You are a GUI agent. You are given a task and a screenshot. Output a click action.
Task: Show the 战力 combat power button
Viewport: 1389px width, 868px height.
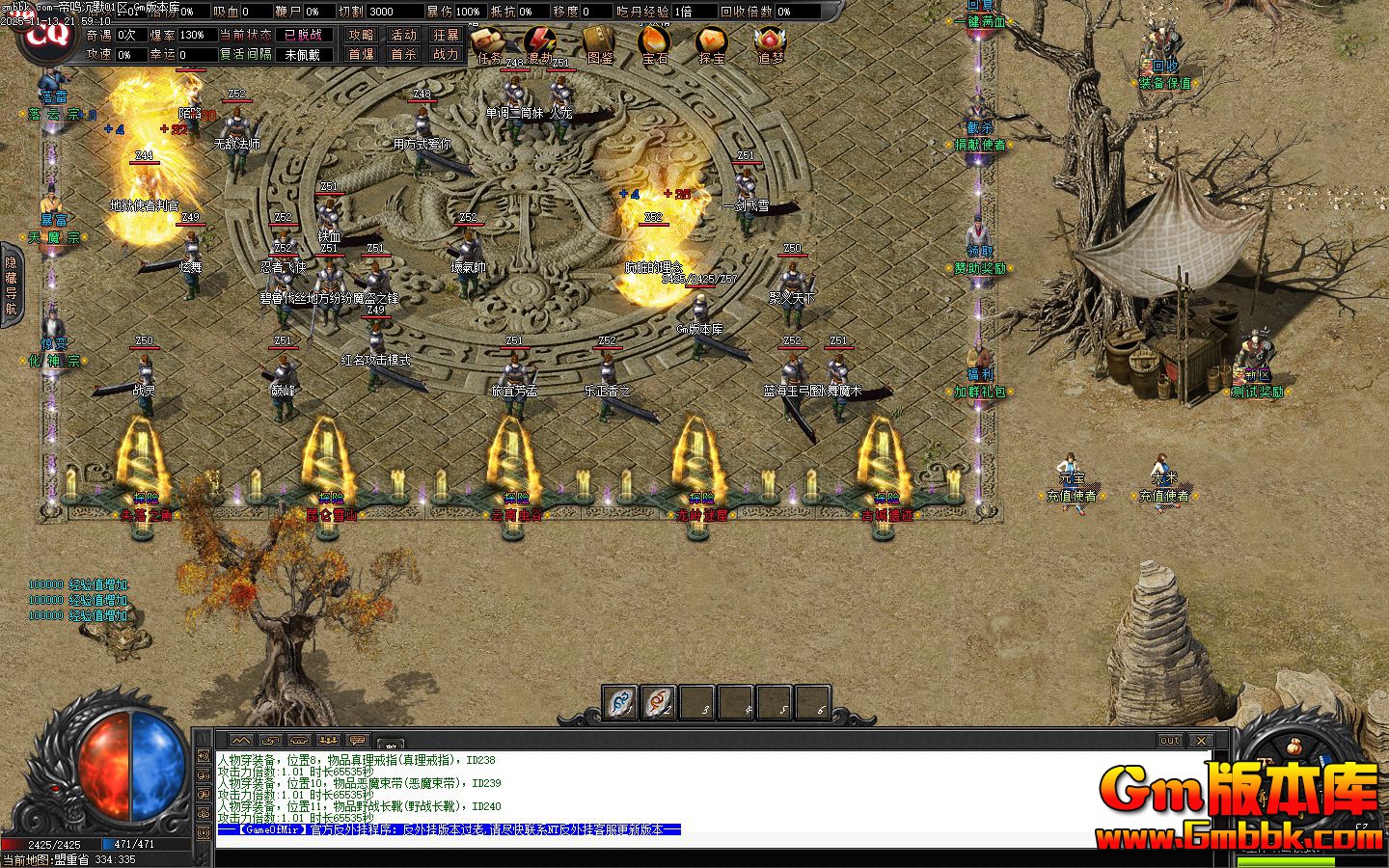(446, 55)
